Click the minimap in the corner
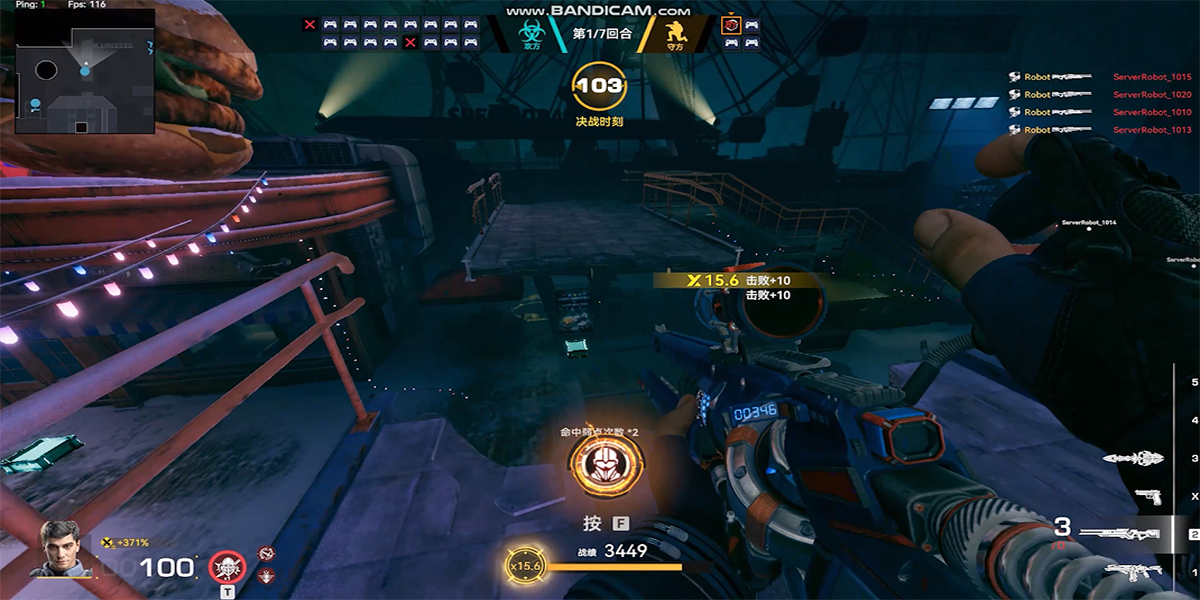Viewport: 1200px width, 600px height. [85, 71]
